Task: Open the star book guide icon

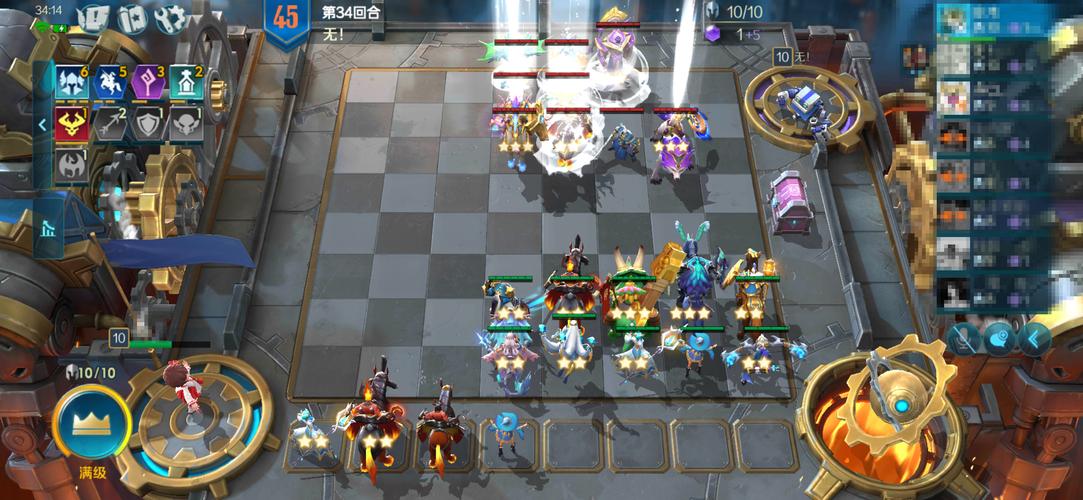Action: pyautogui.click(x=132, y=18)
